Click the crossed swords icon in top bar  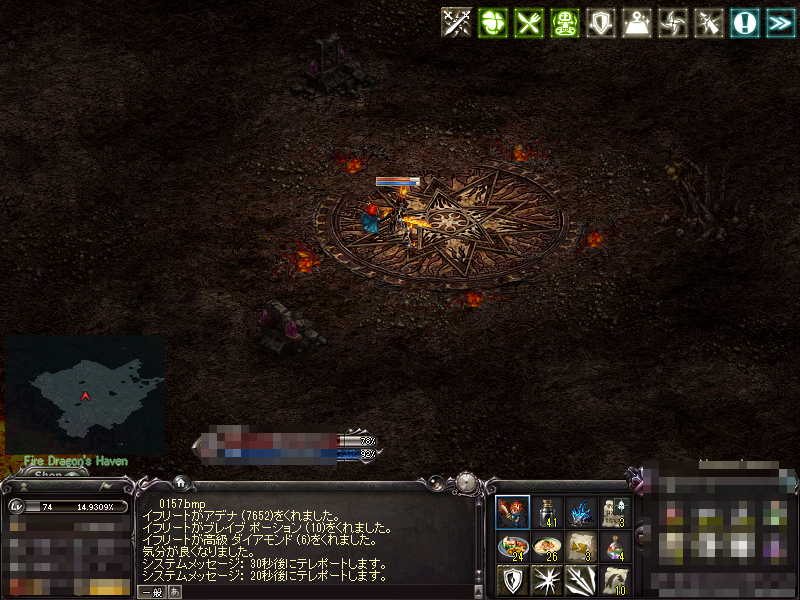(x=457, y=23)
